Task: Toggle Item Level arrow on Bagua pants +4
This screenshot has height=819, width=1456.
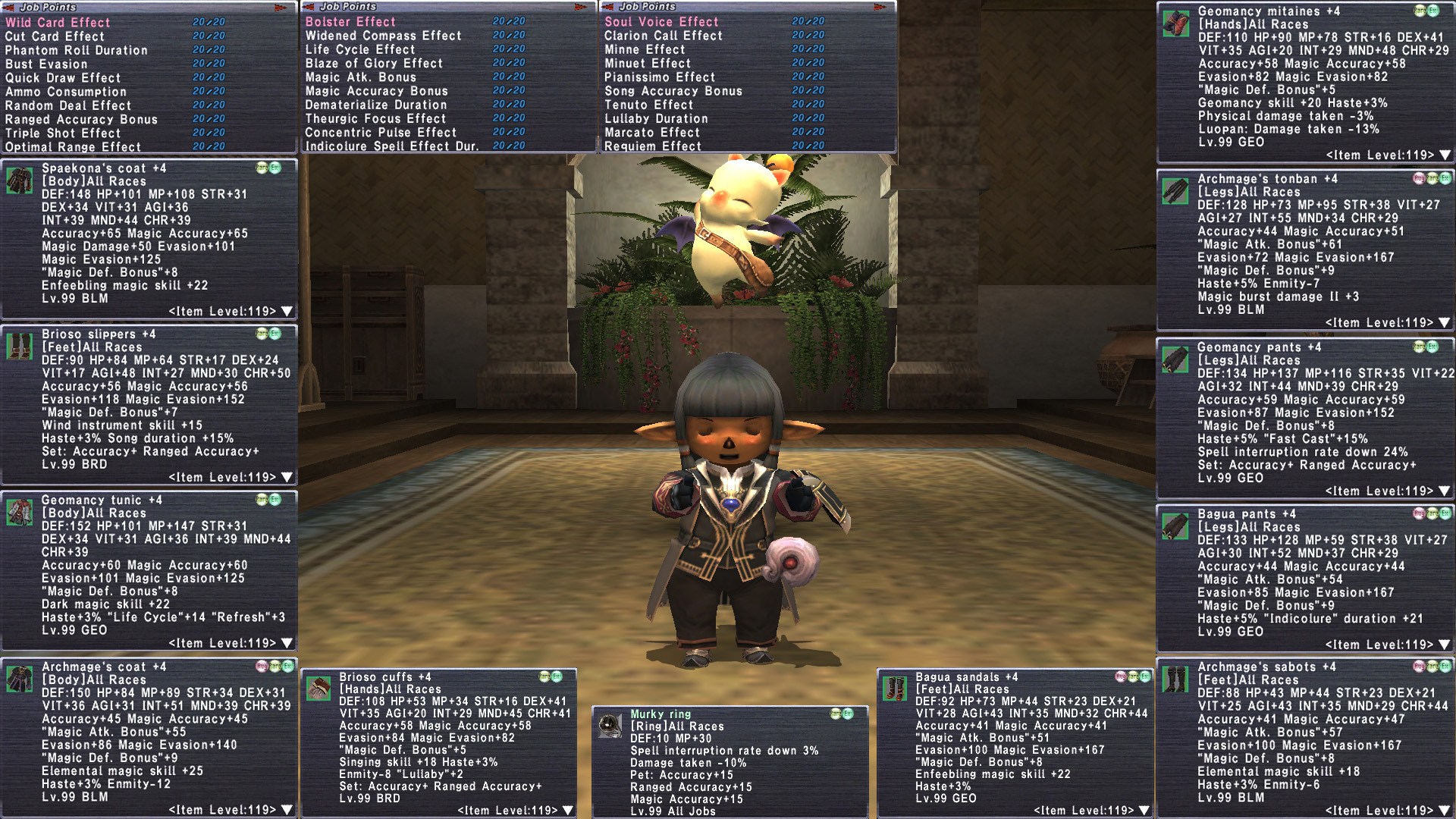Action: pyautogui.click(x=1444, y=645)
